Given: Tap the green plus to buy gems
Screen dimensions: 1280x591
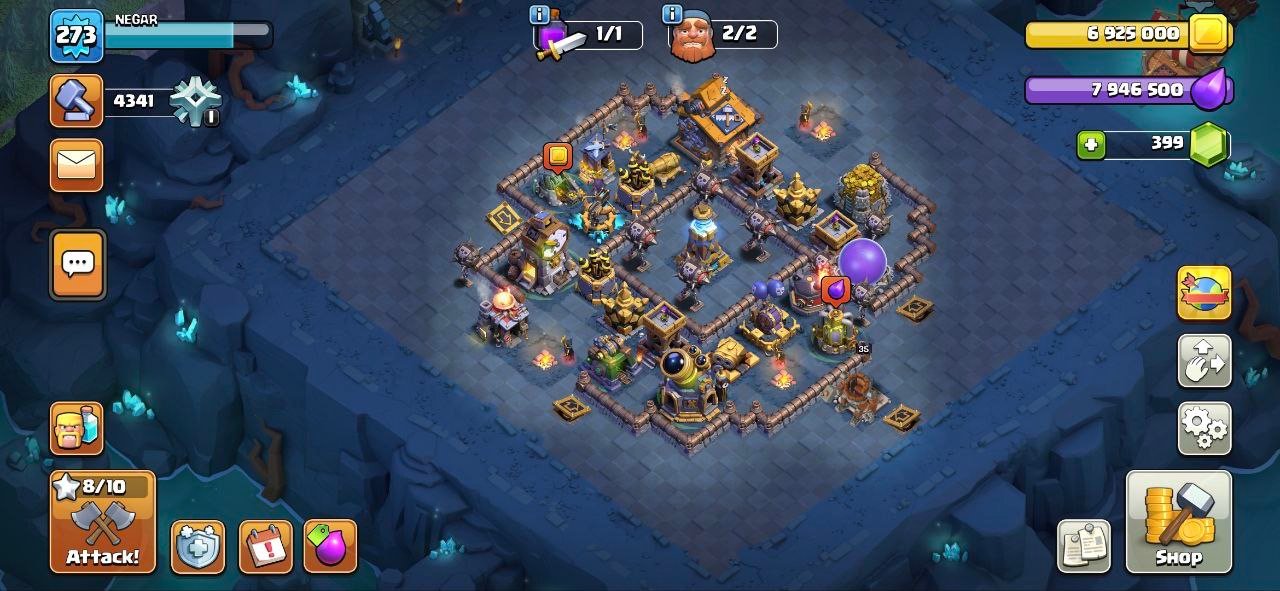Looking at the screenshot, I should click(1091, 144).
